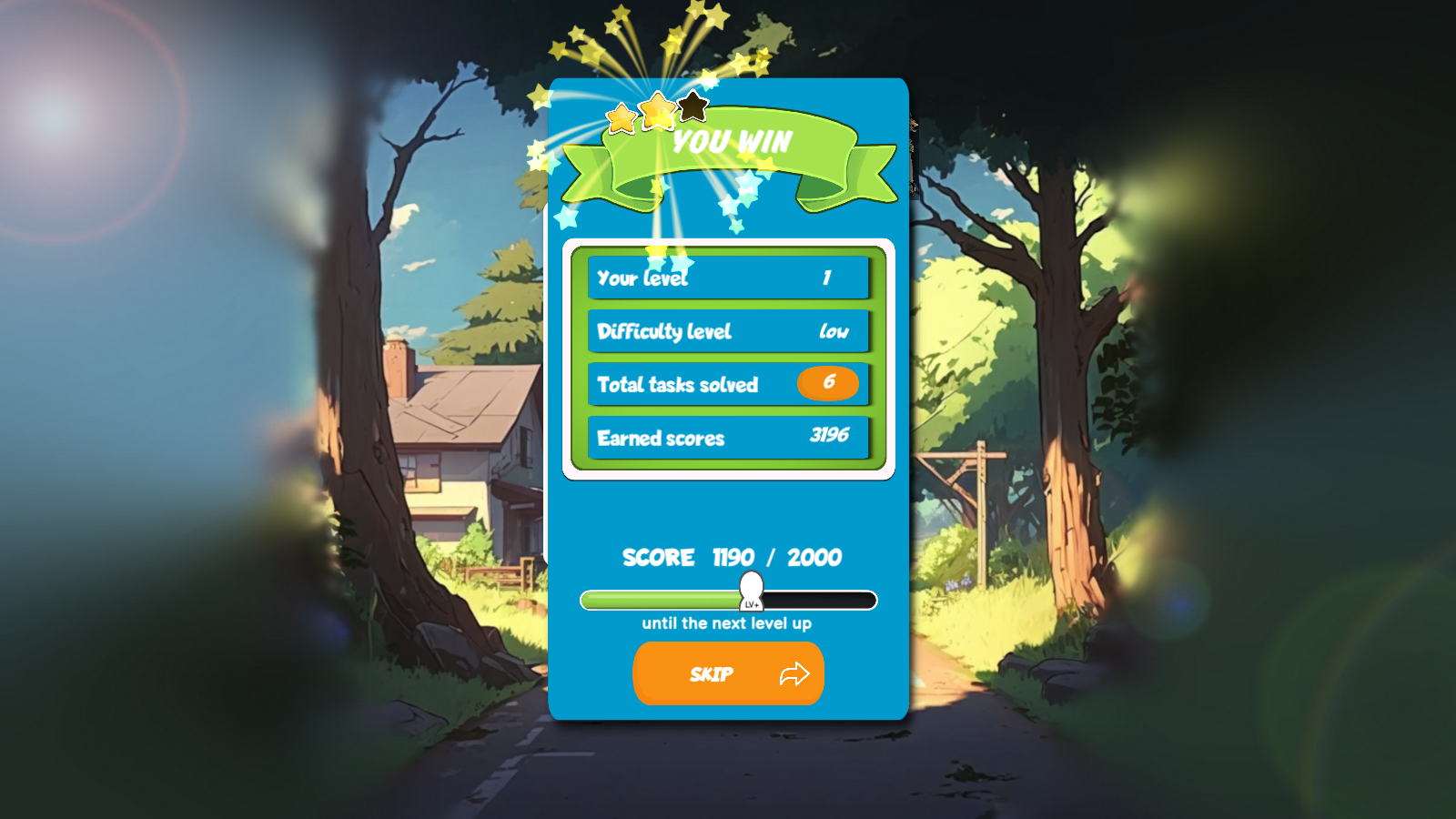
Task: Toggle the green stats panel
Action: point(729,358)
